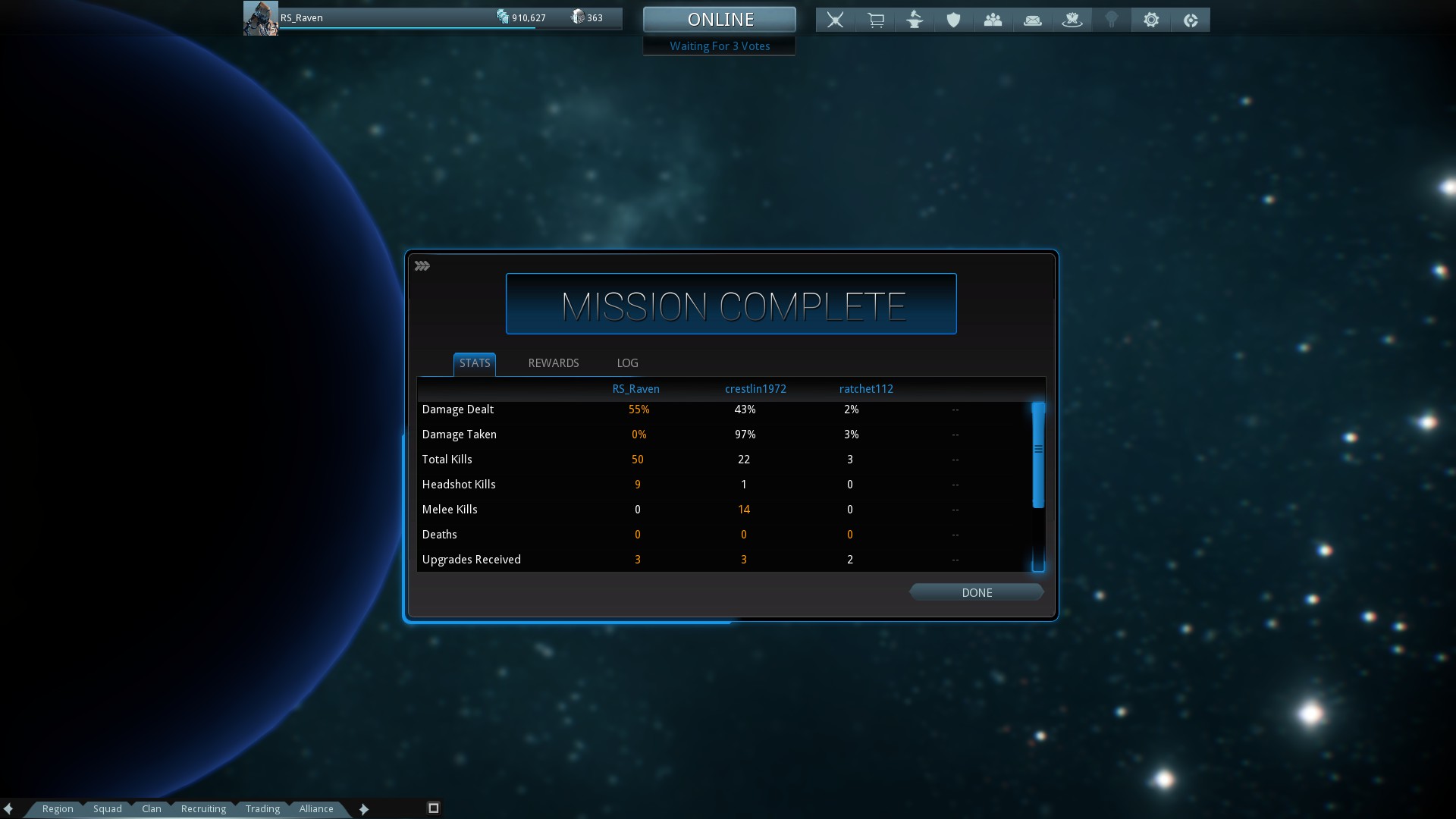The width and height of the screenshot is (1456, 819).
Task: Click the ONLINE status button
Action: click(720, 20)
